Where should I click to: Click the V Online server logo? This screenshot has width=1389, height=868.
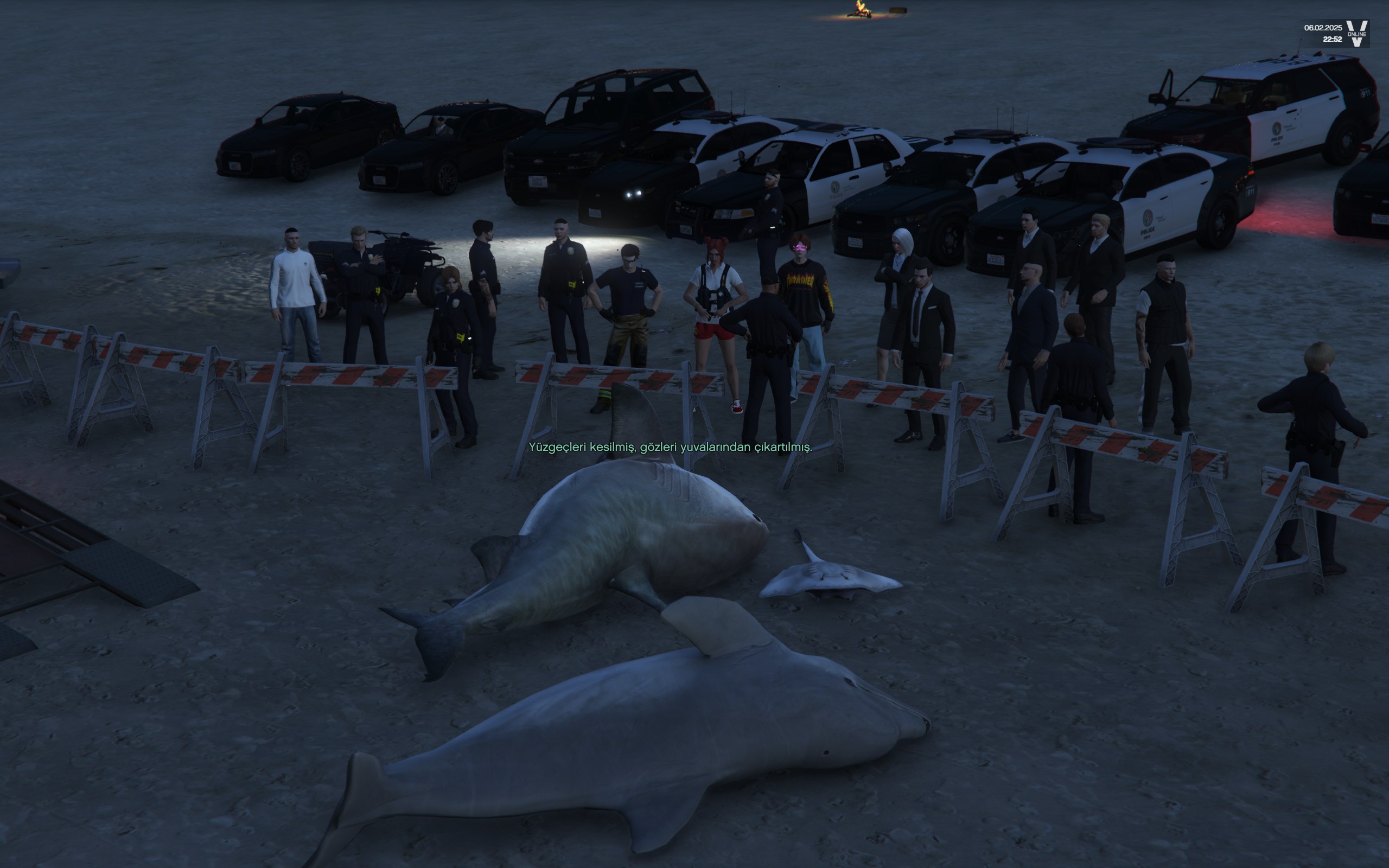pos(1357,33)
